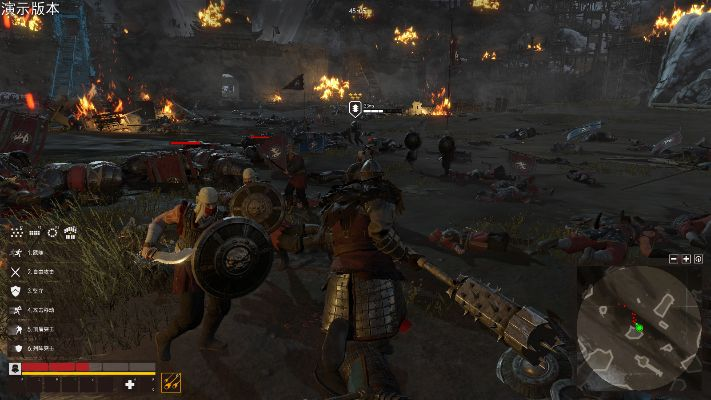Activate the shield command numbered 3
The image size is (711, 400).
pyautogui.click(x=16, y=290)
